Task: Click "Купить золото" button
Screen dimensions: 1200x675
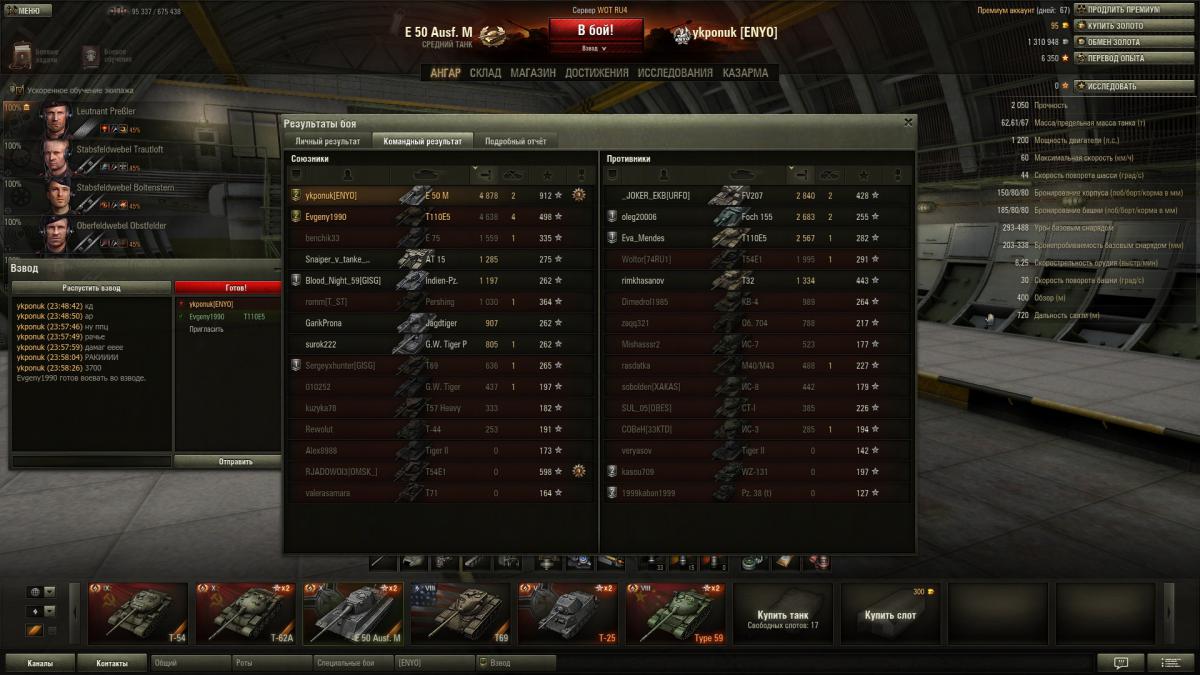Action: (x=1120, y=26)
